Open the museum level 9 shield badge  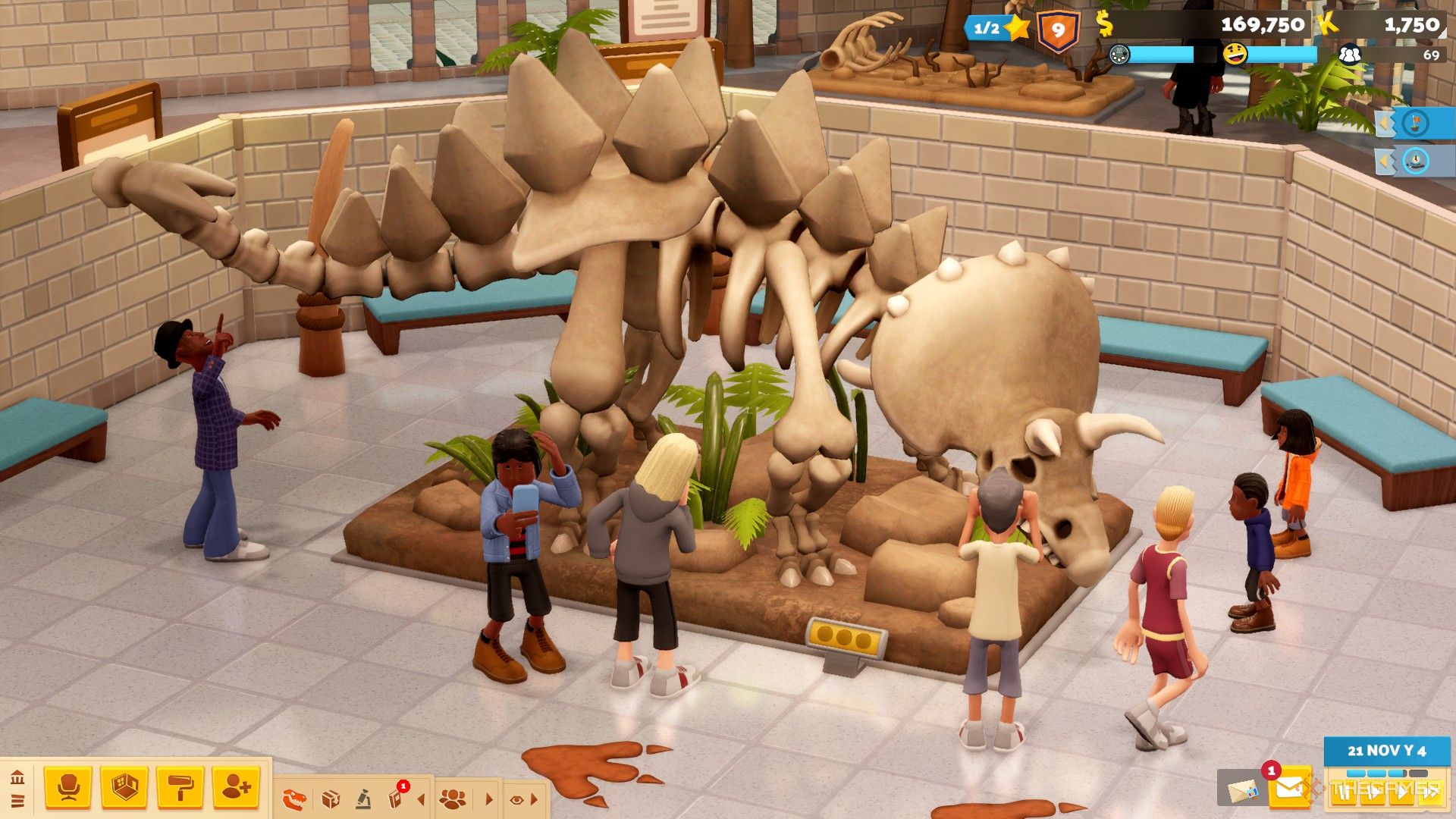[x=1059, y=31]
